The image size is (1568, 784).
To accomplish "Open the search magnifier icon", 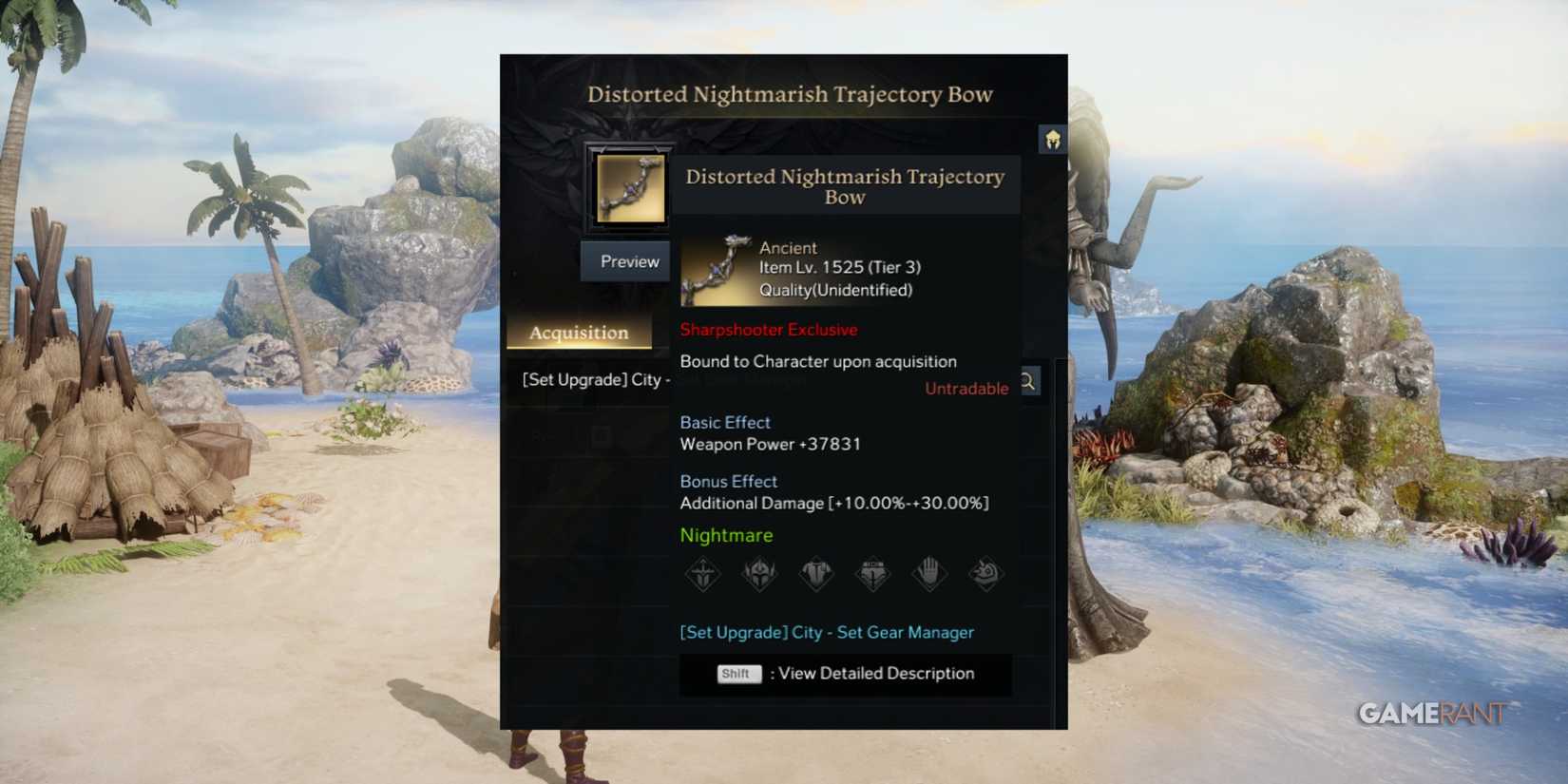I will 1027,380.
